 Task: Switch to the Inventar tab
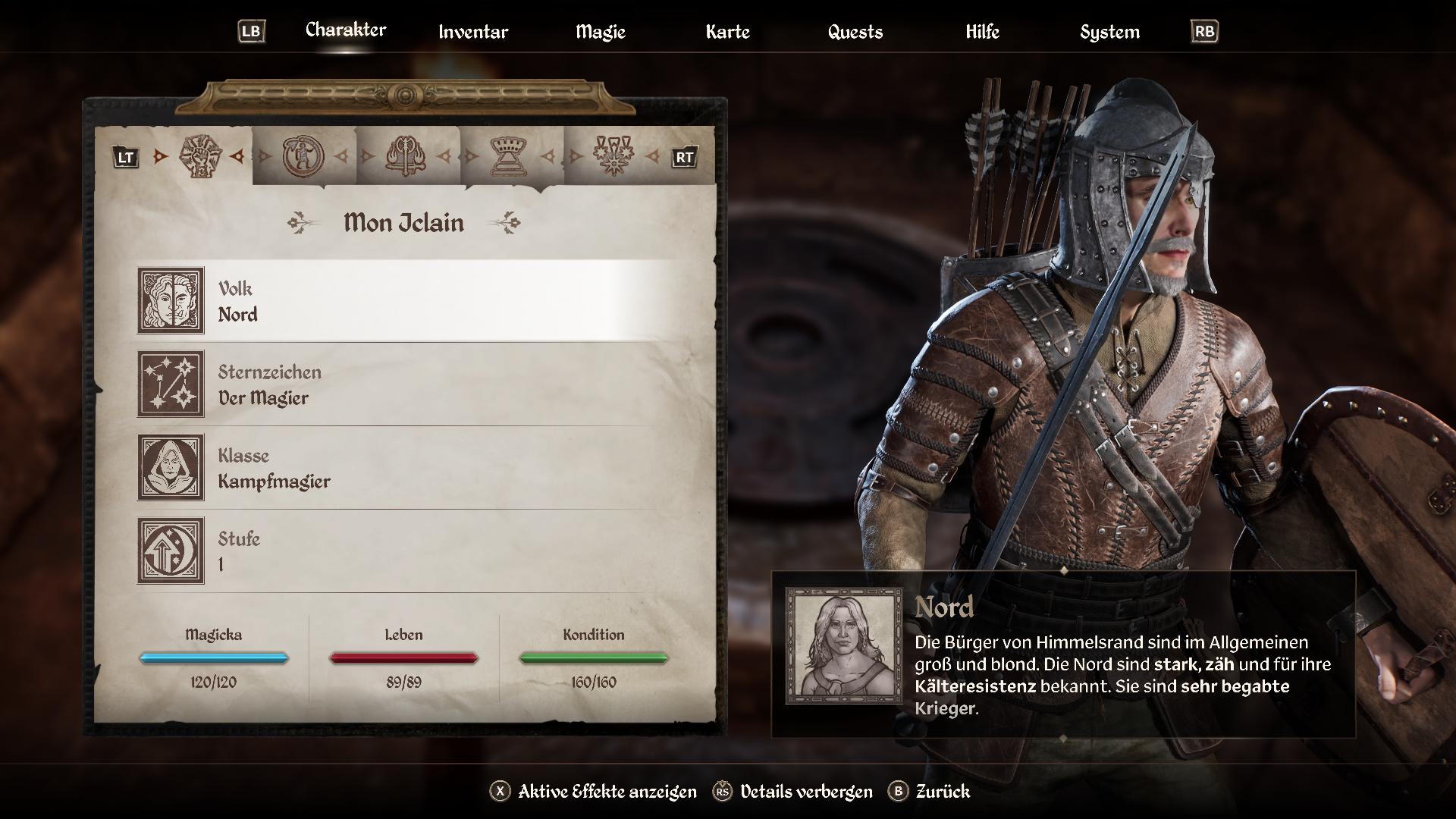(x=473, y=32)
